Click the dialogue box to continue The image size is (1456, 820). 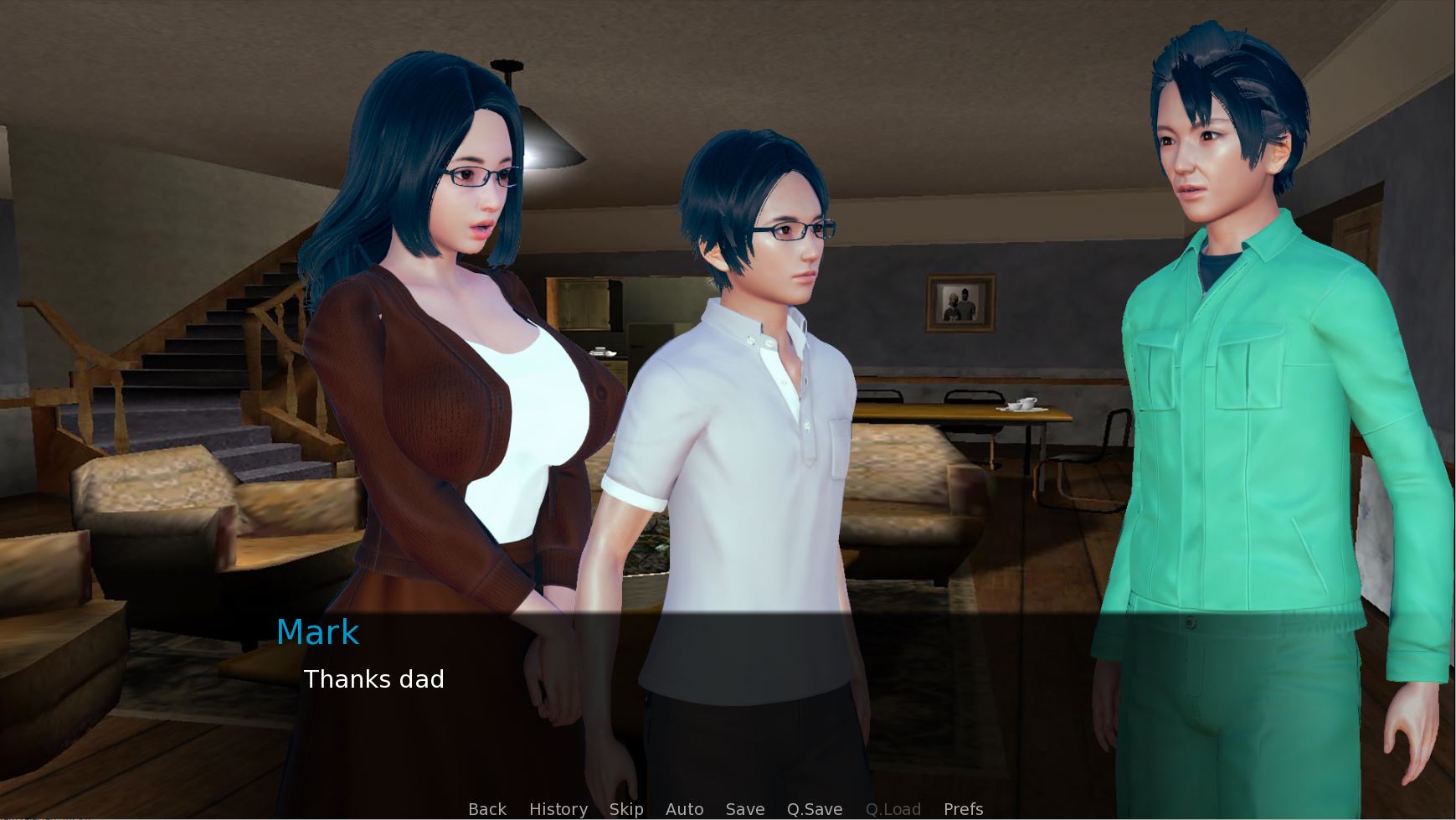(x=727, y=704)
